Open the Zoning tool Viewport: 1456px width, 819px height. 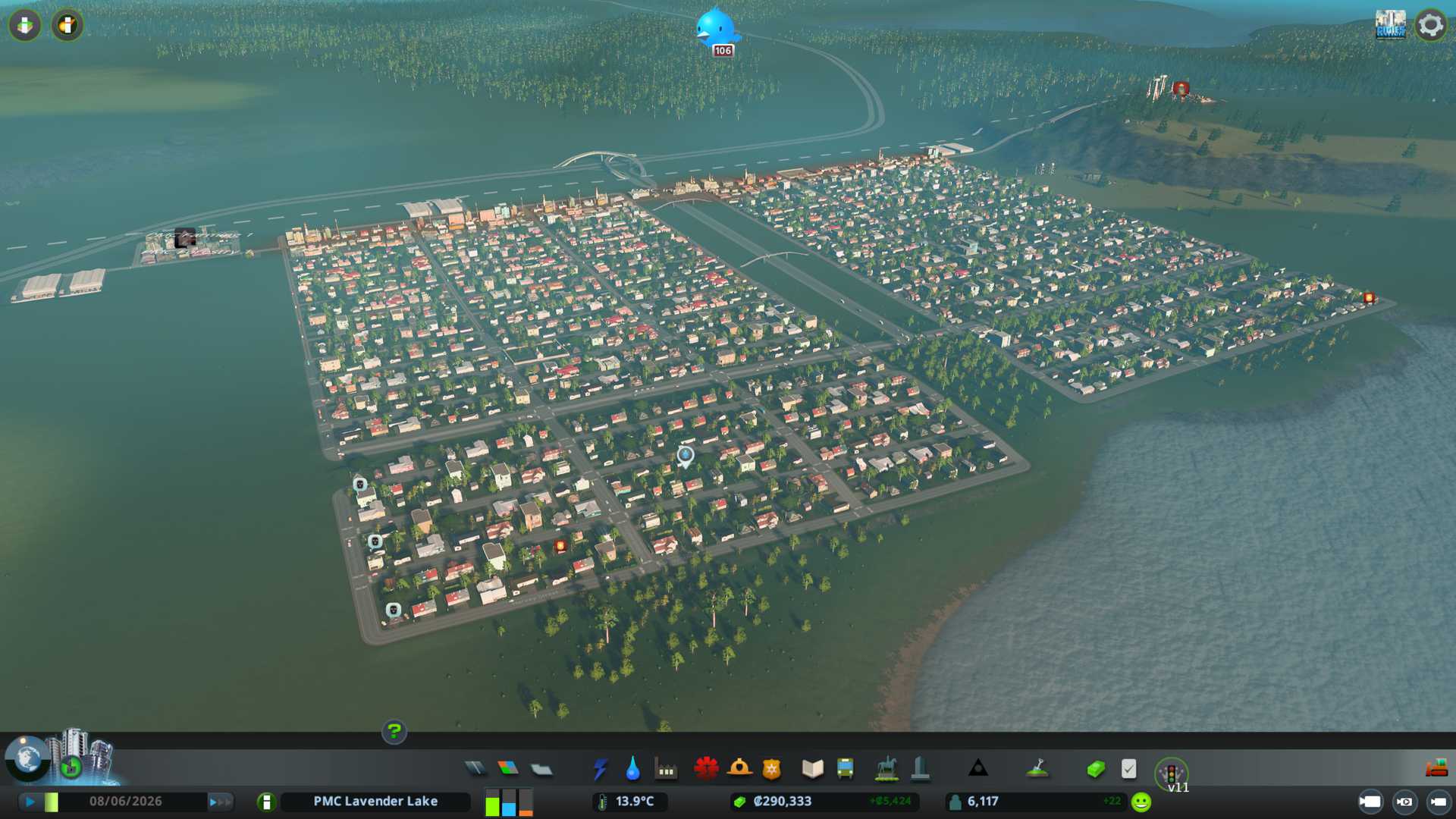[x=508, y=769]
